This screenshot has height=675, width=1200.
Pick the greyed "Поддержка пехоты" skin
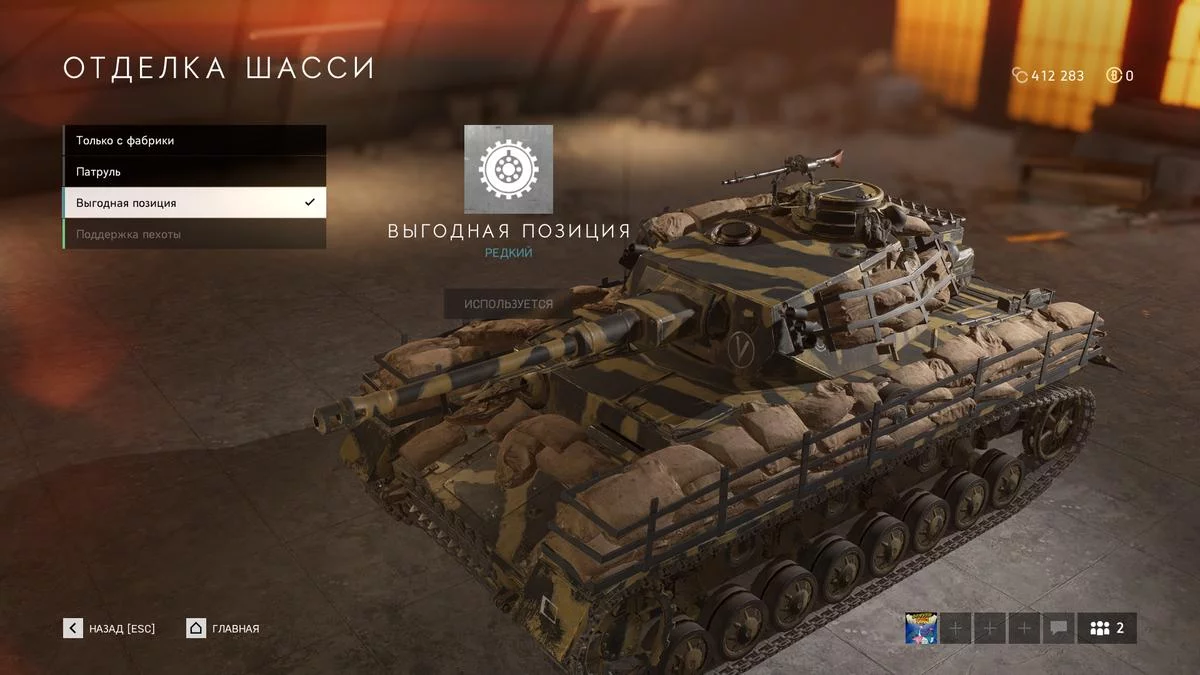point(194,234)
